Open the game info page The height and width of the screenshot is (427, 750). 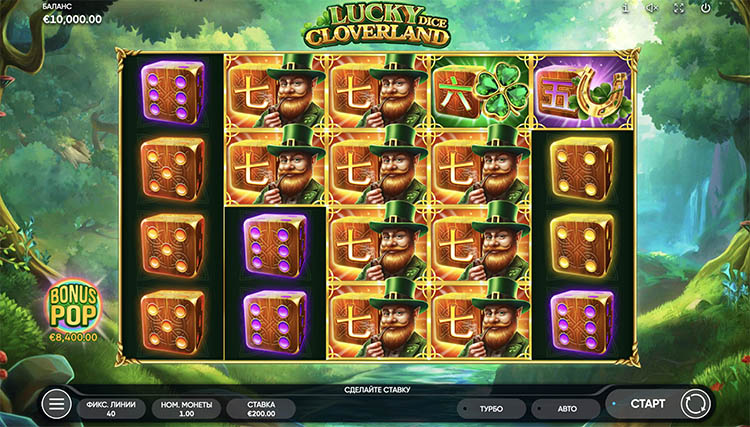(x=625, y=8)
